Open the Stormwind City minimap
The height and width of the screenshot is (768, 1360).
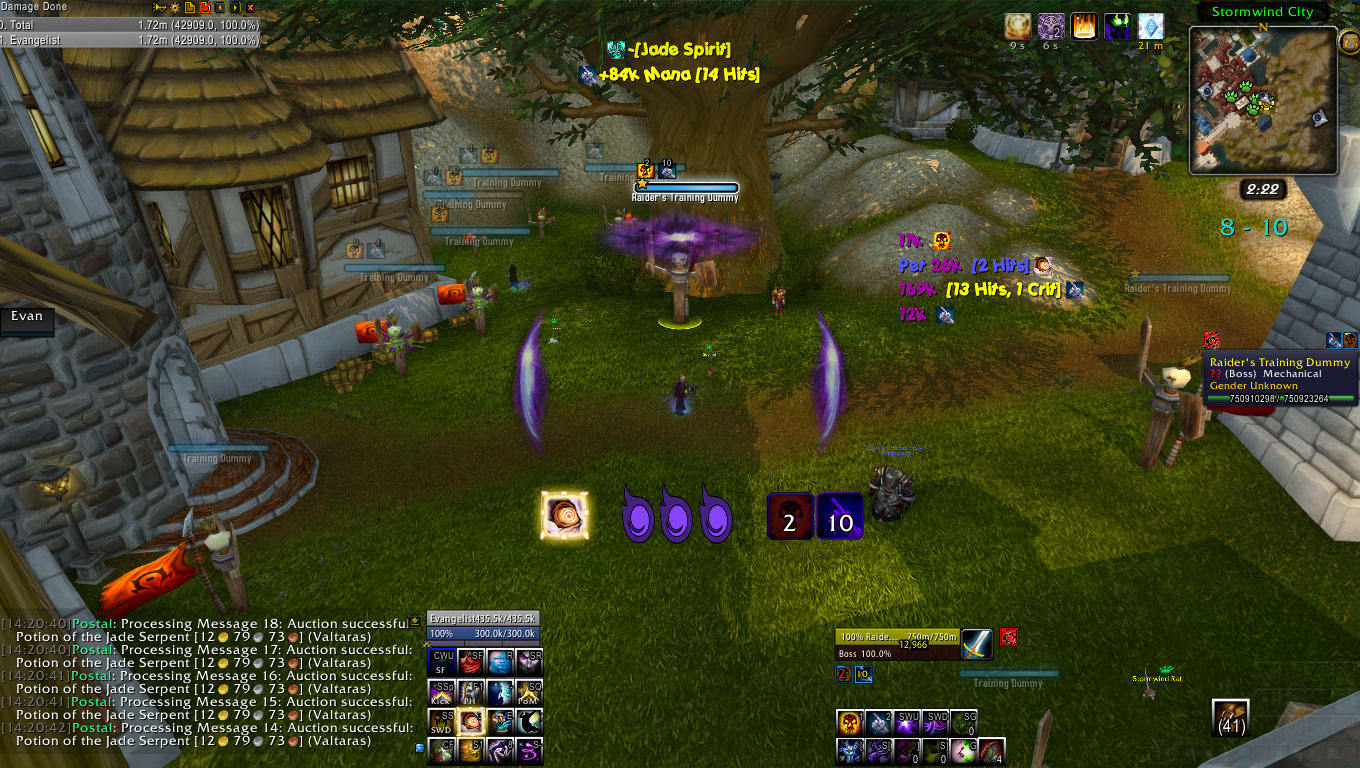point(1262,99)
